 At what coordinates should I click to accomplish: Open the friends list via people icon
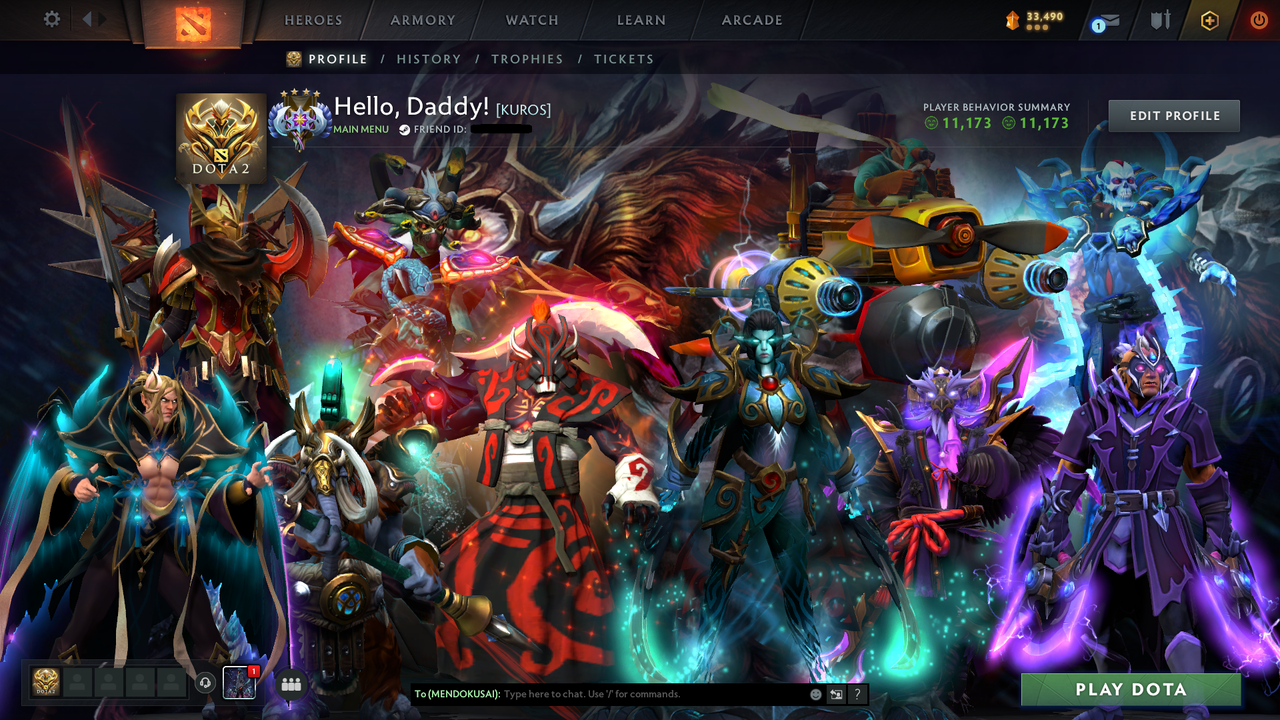pos(290,682)
